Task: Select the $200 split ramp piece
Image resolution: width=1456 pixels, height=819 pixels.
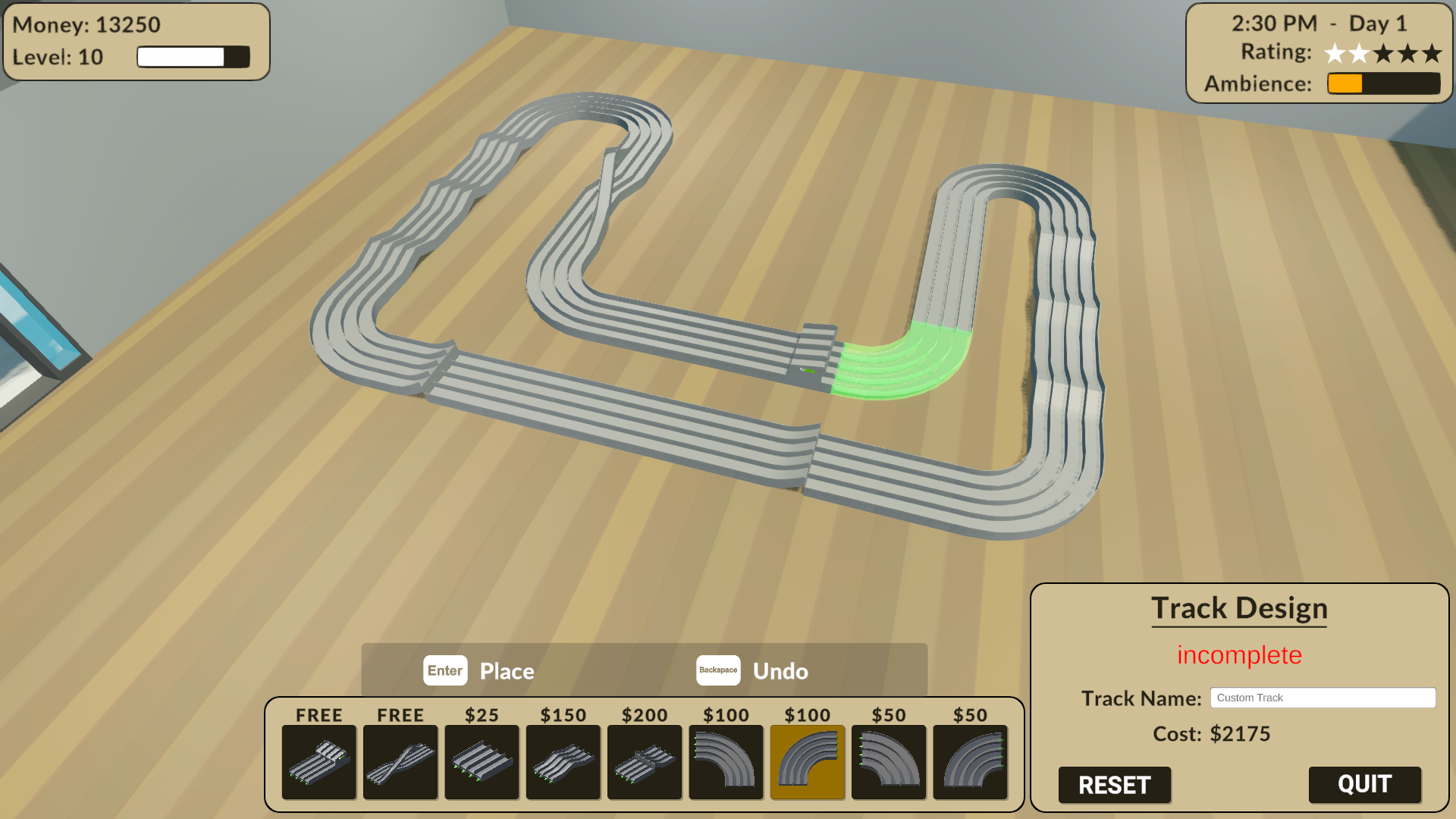Action: 645,762
